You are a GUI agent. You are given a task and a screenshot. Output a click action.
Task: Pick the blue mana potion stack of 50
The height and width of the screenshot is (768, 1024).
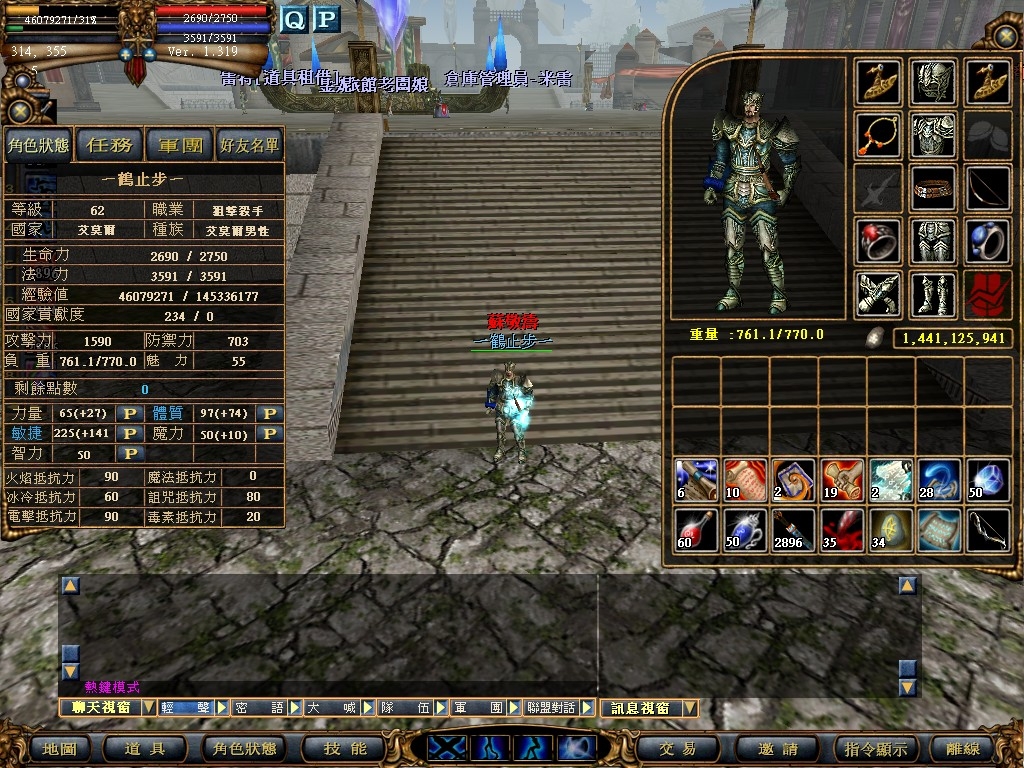point(743,529)
